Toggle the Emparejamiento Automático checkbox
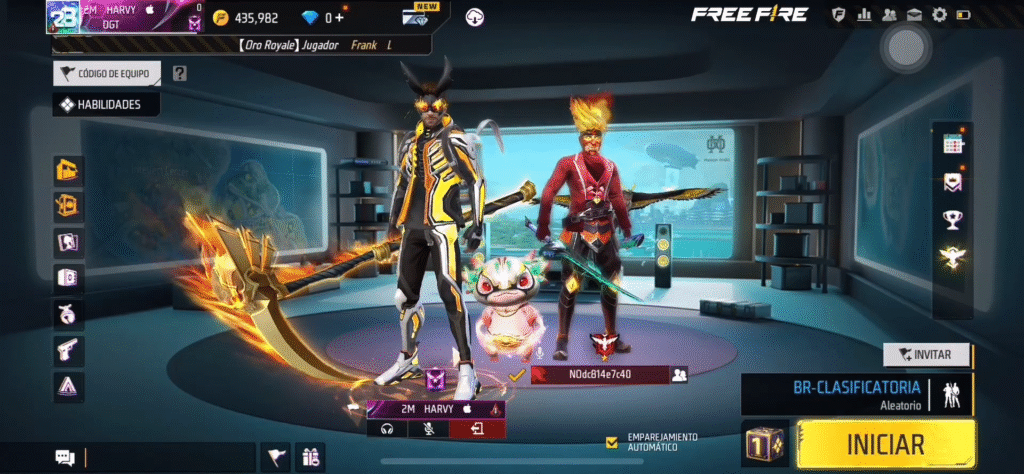 coord(611,441)
